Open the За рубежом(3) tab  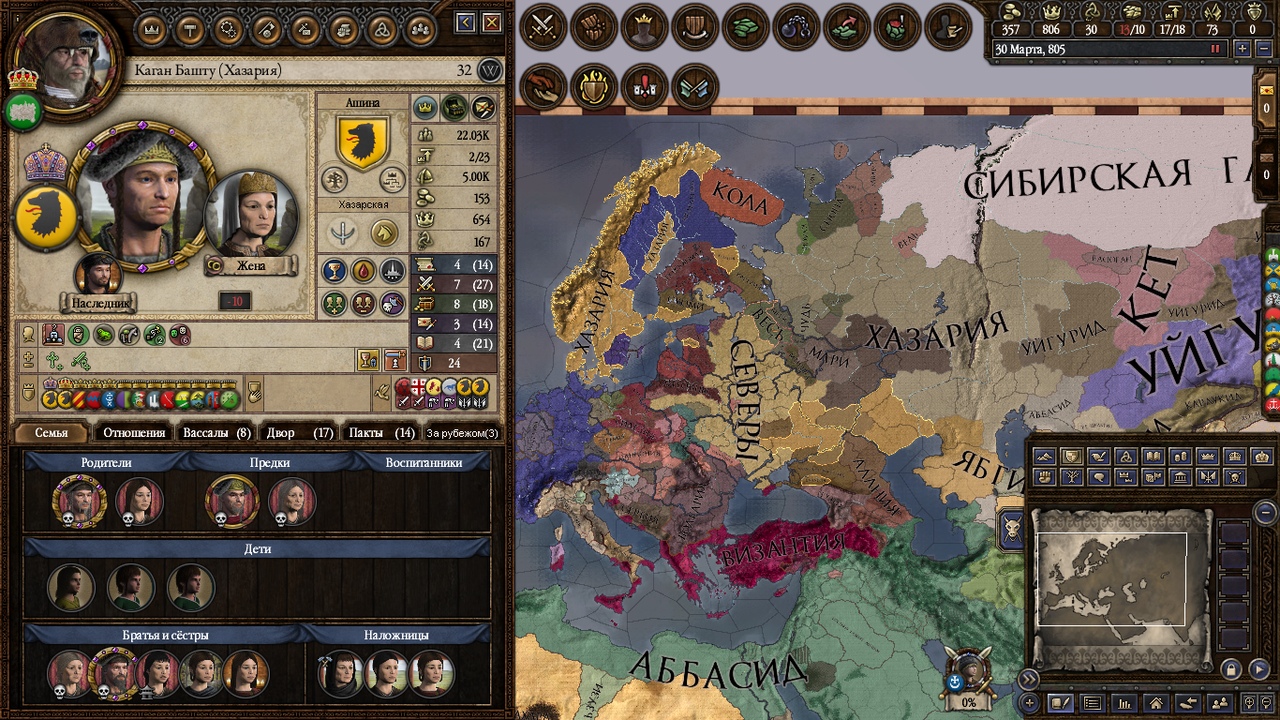tap(462, 433)
